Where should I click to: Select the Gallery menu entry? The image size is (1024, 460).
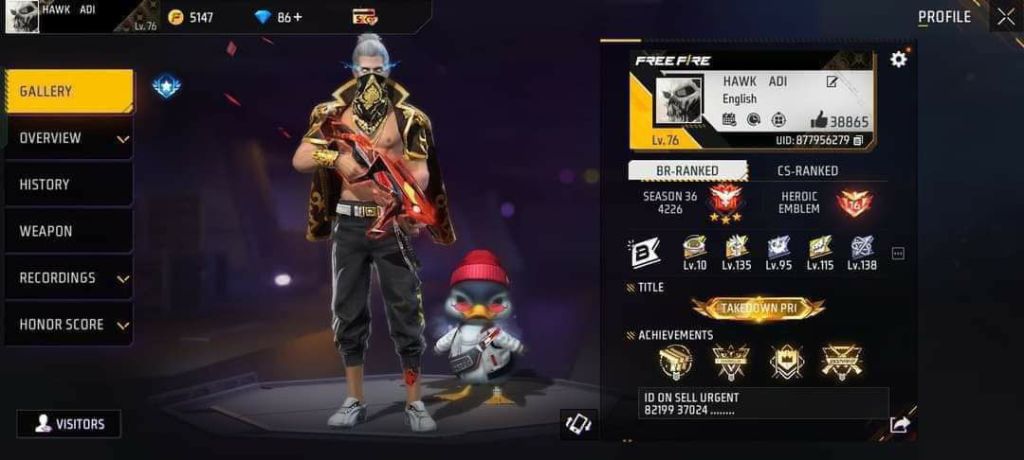point(69,91)
